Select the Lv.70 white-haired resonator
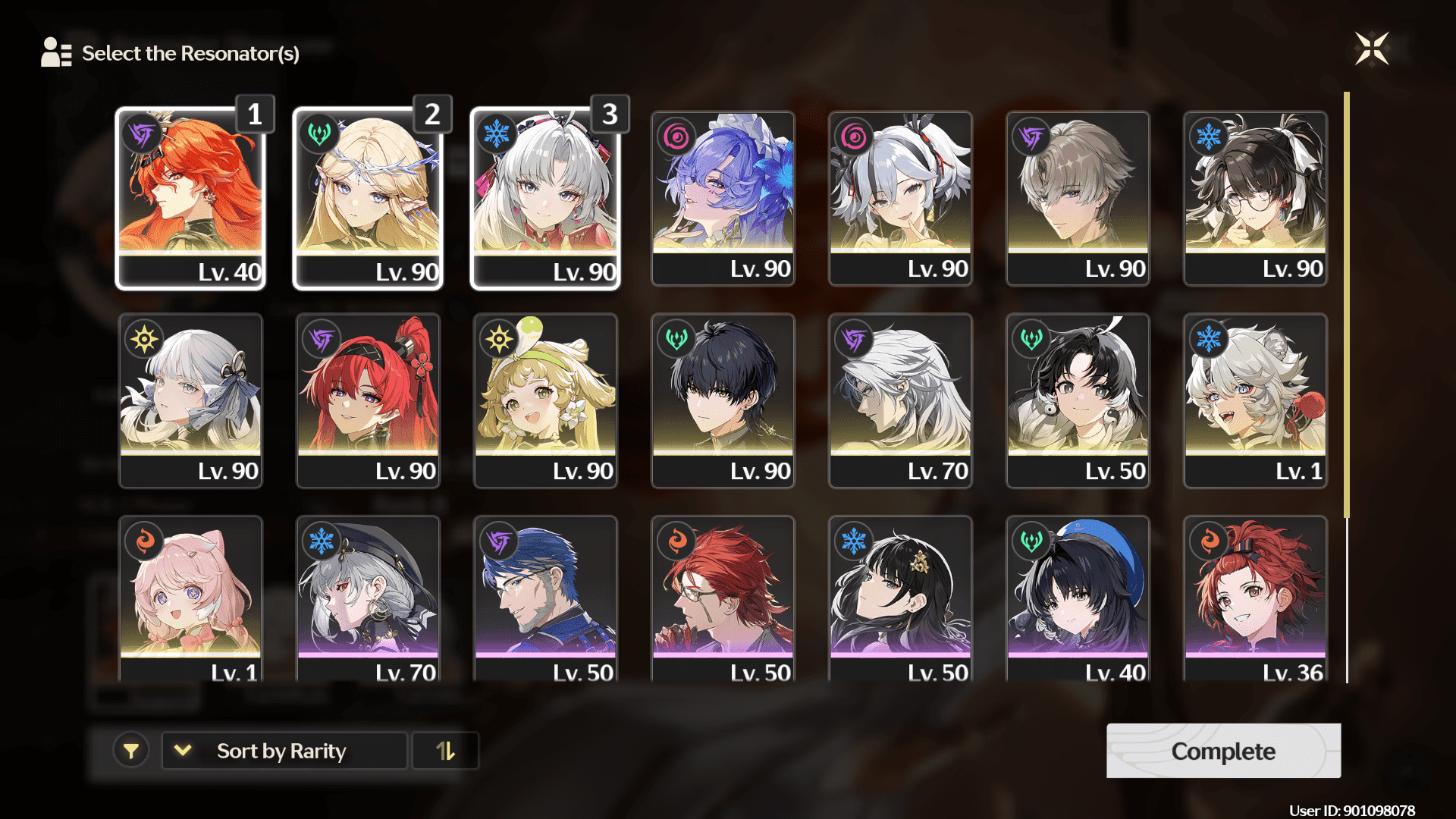 pos(900,402)
